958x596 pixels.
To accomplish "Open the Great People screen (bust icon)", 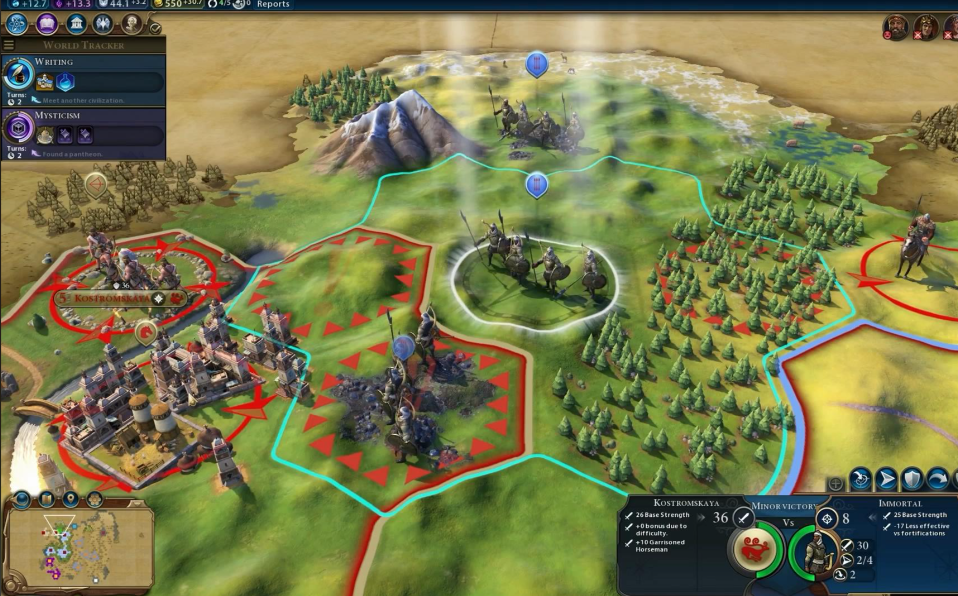I will [x=131, y=24].
